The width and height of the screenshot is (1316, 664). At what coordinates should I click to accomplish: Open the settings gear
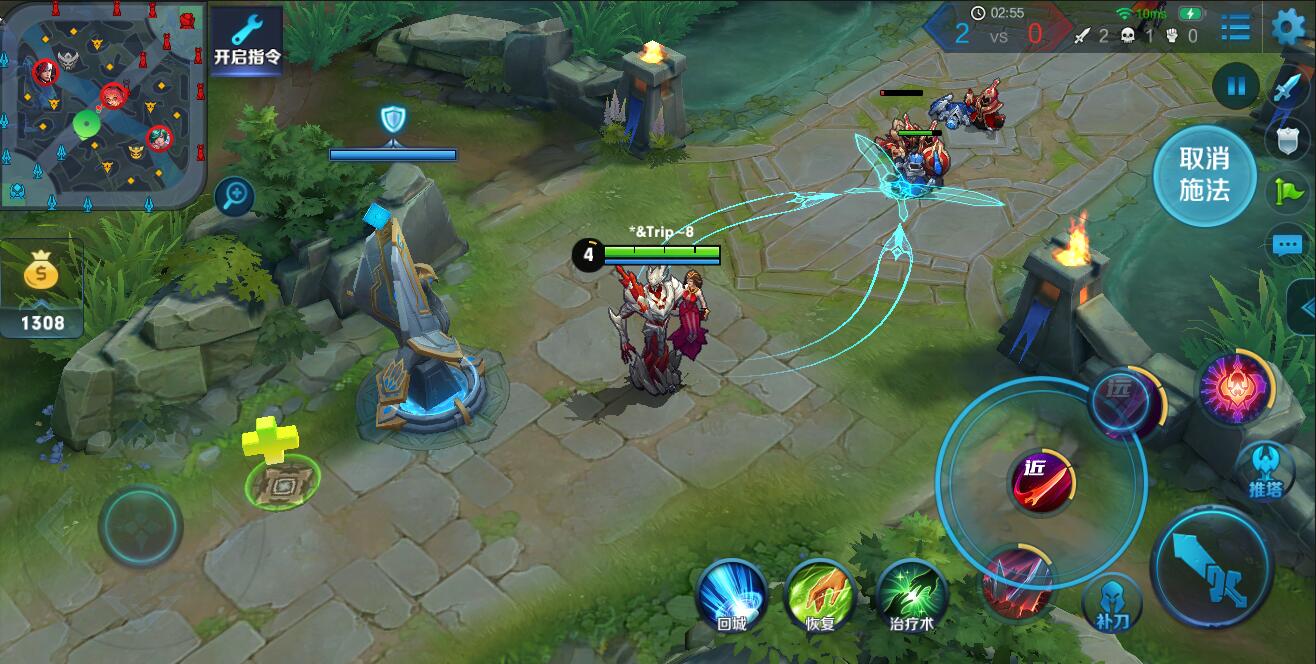tap(1289, 27)
